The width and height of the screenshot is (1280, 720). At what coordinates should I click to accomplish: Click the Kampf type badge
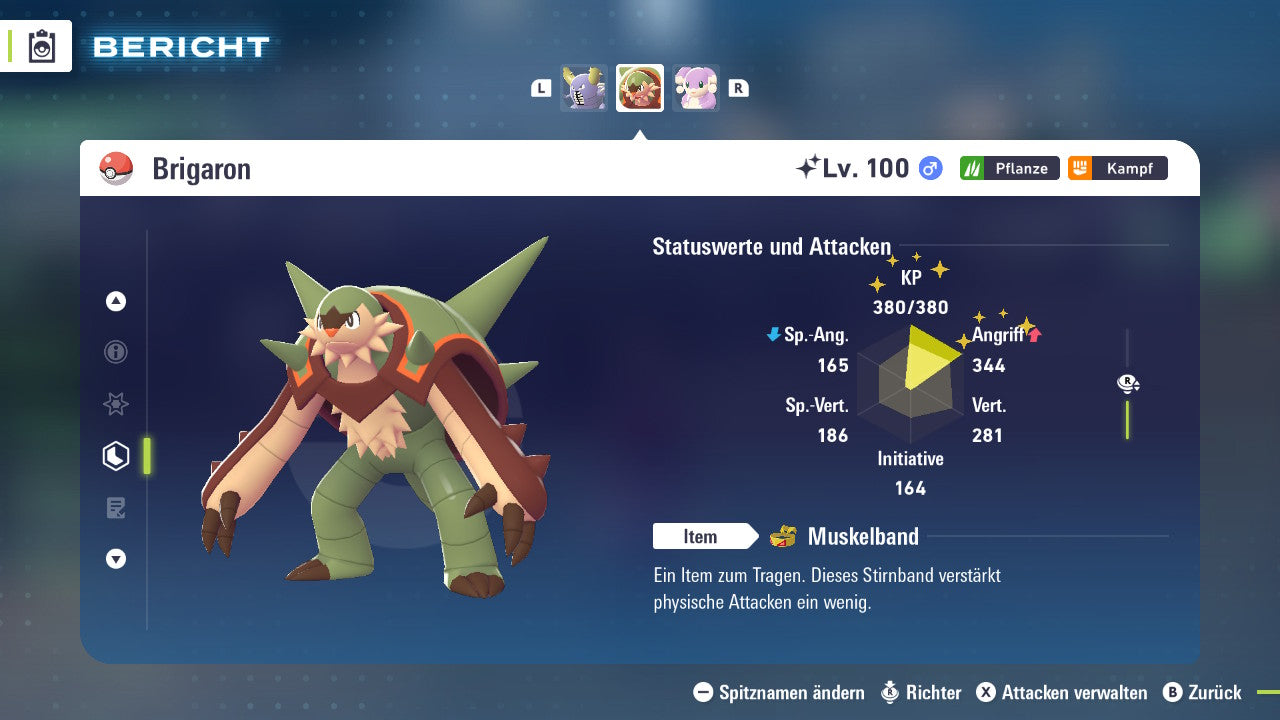pyautogui.click(x=1117, y=168)
